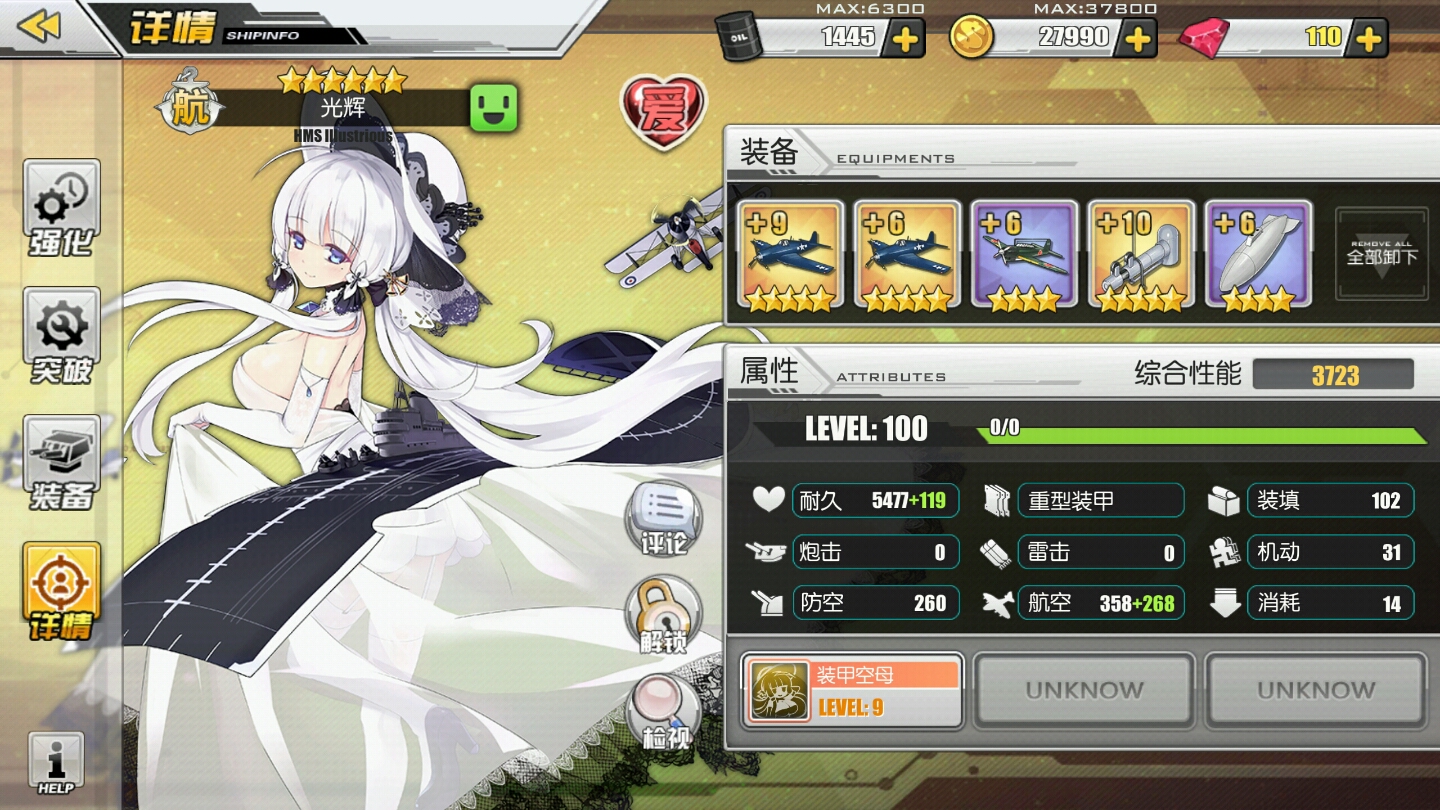Image resolution: width=1440 pixels, height=810 pixels.
Task: Add coins using the gold plus button
Action: (1136, 39)
